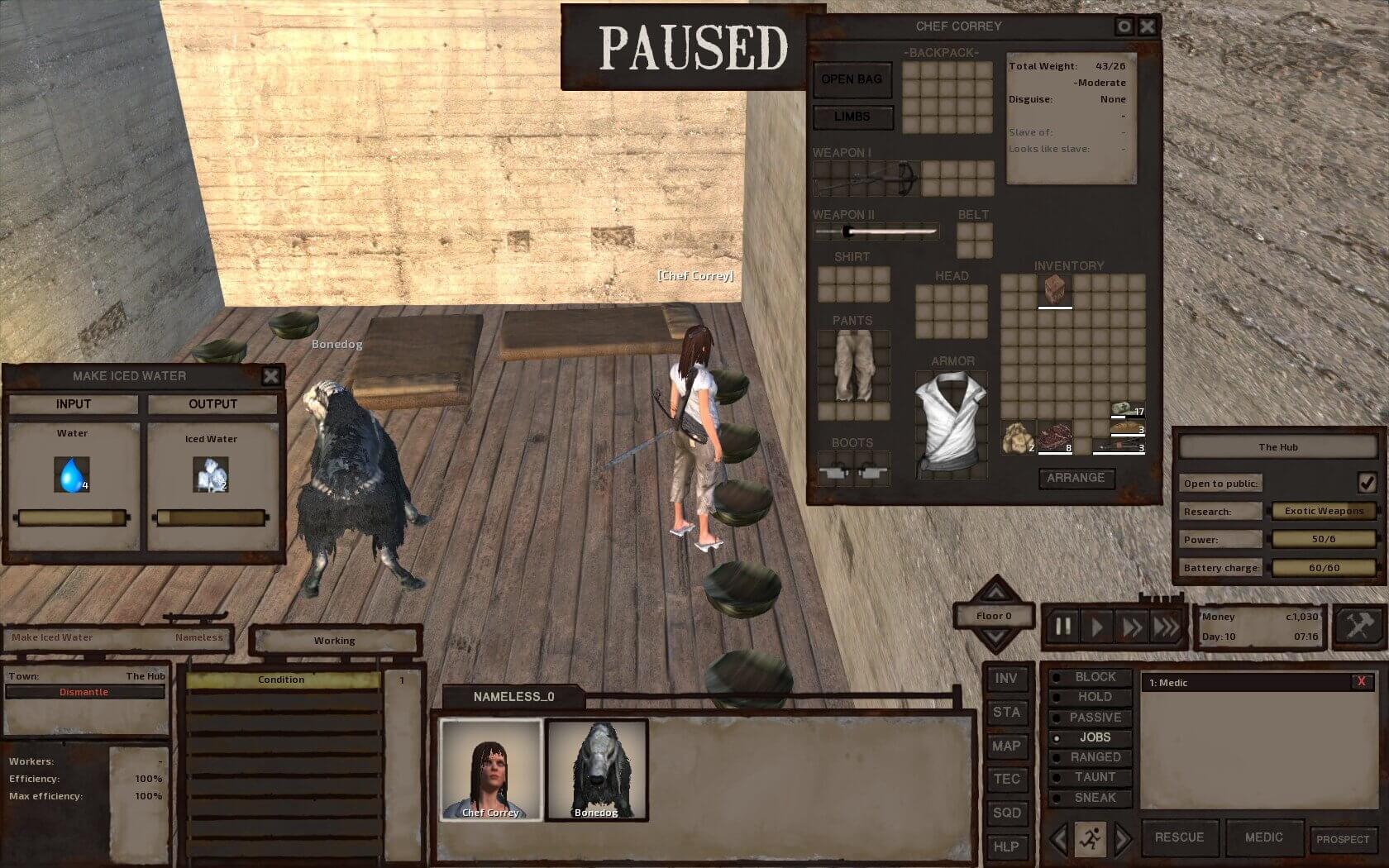Close the Chef Correy inventory window
The image size is (1389, 868).
[x=1148, y=26]
